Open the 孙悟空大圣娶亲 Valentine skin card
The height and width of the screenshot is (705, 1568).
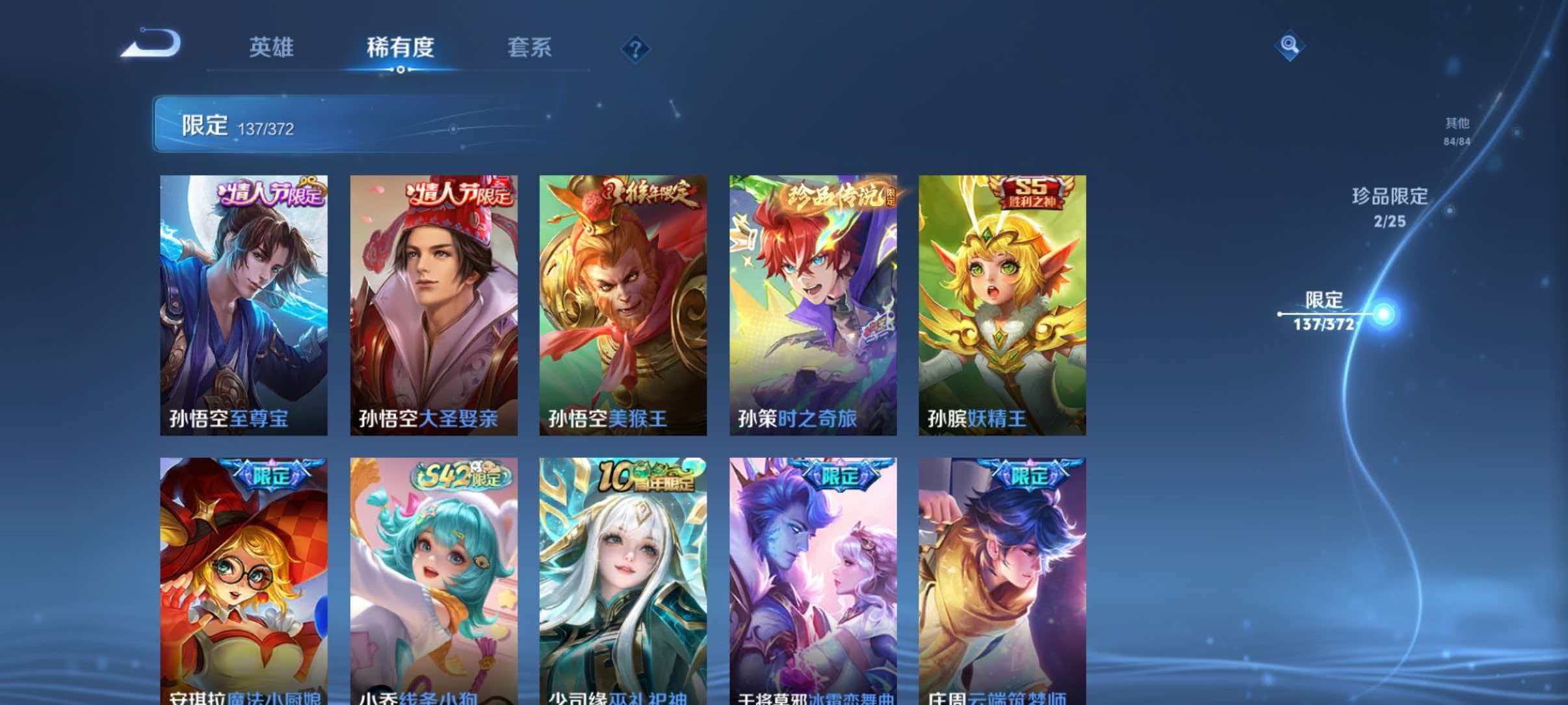[432, 306]
